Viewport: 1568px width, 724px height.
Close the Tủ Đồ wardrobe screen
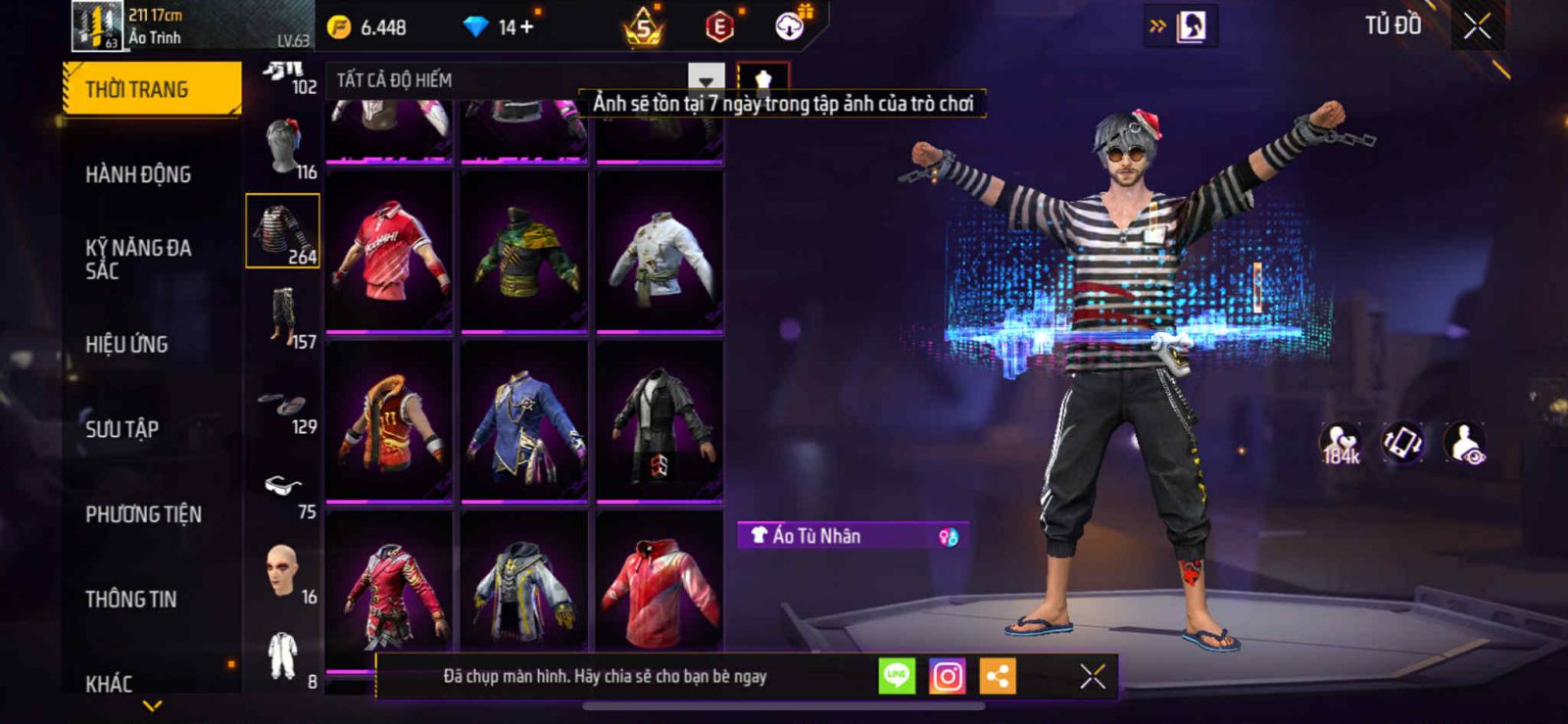(1477, 26)
